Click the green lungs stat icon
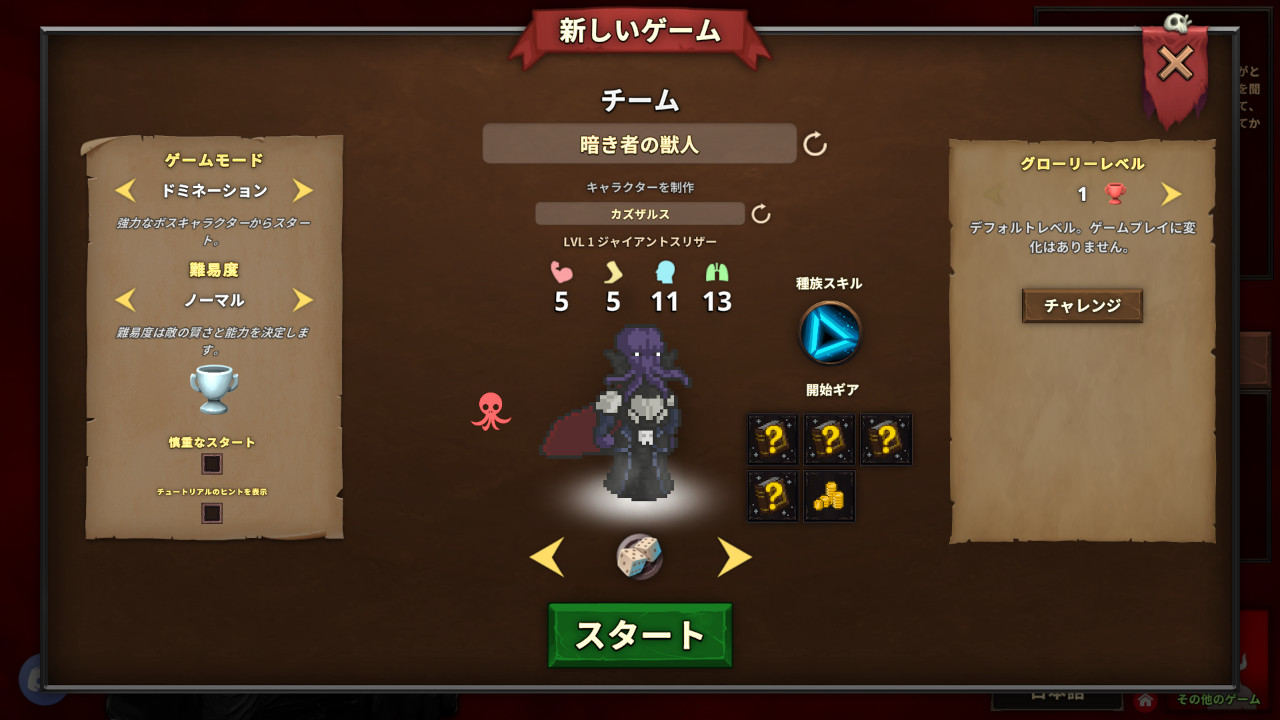 pyautogui.click(x=716, y=272)
